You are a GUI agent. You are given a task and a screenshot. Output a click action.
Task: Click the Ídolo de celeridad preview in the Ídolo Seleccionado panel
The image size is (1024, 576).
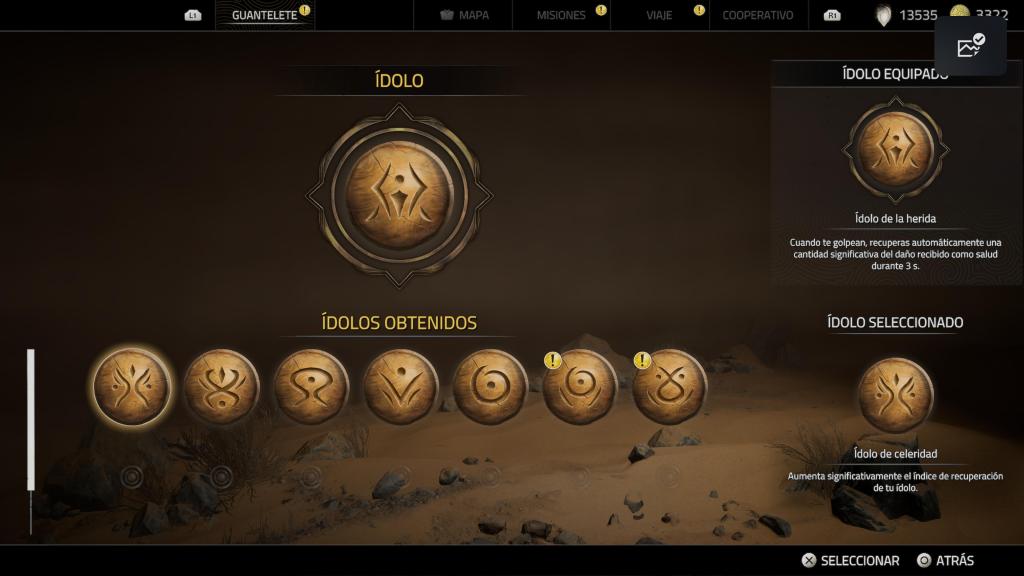coord(895,395)
